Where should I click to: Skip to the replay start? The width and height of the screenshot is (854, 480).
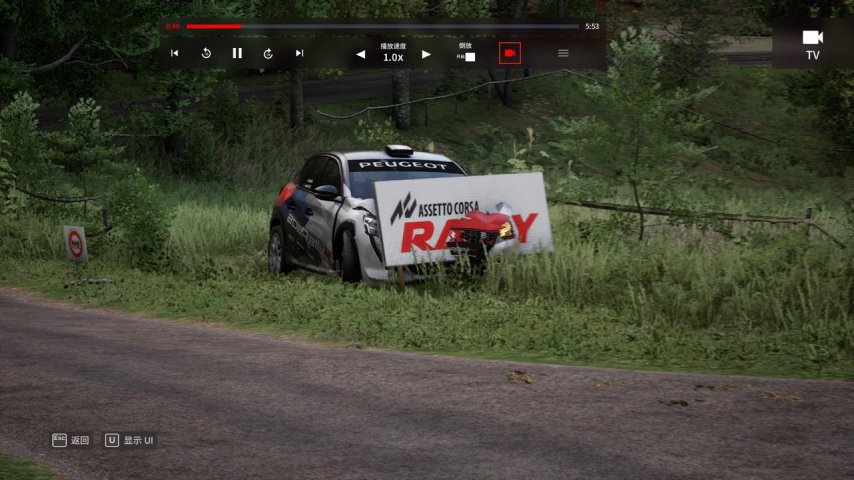174,53
